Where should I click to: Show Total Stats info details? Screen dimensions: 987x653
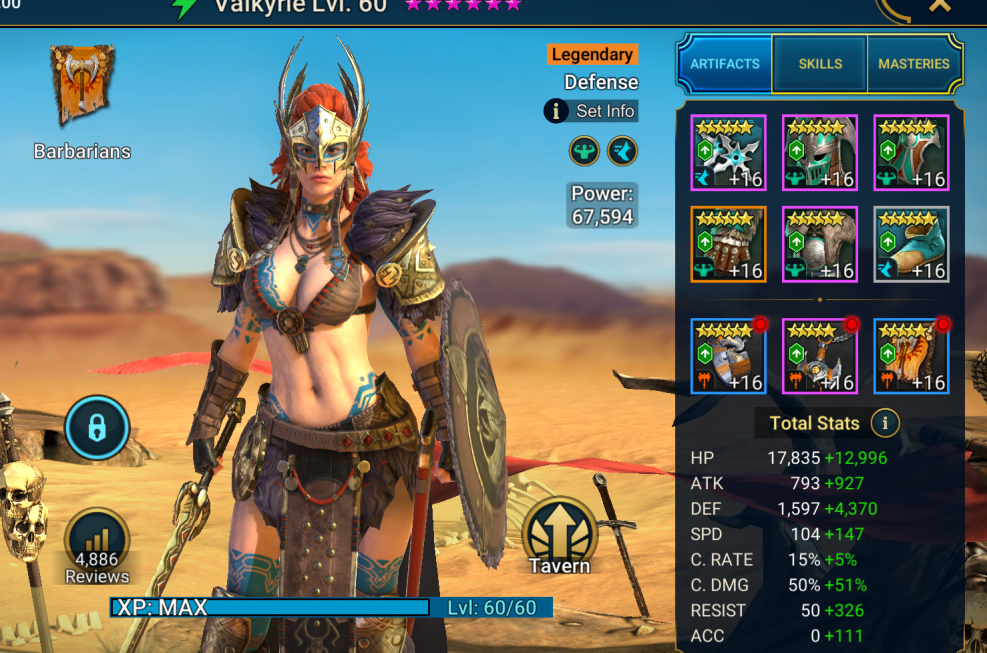pos(884,423)
